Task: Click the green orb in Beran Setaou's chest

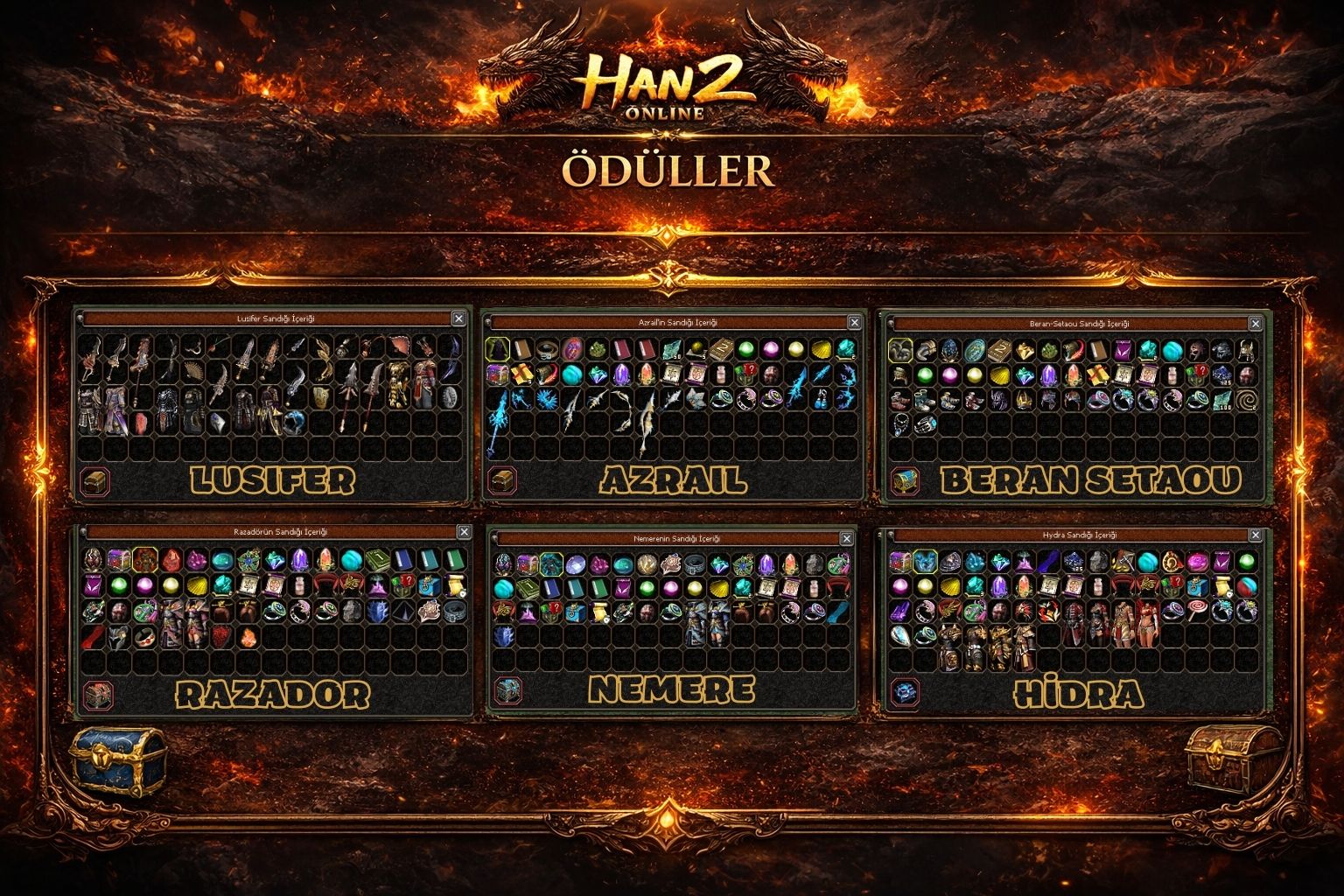Action: 925,374
